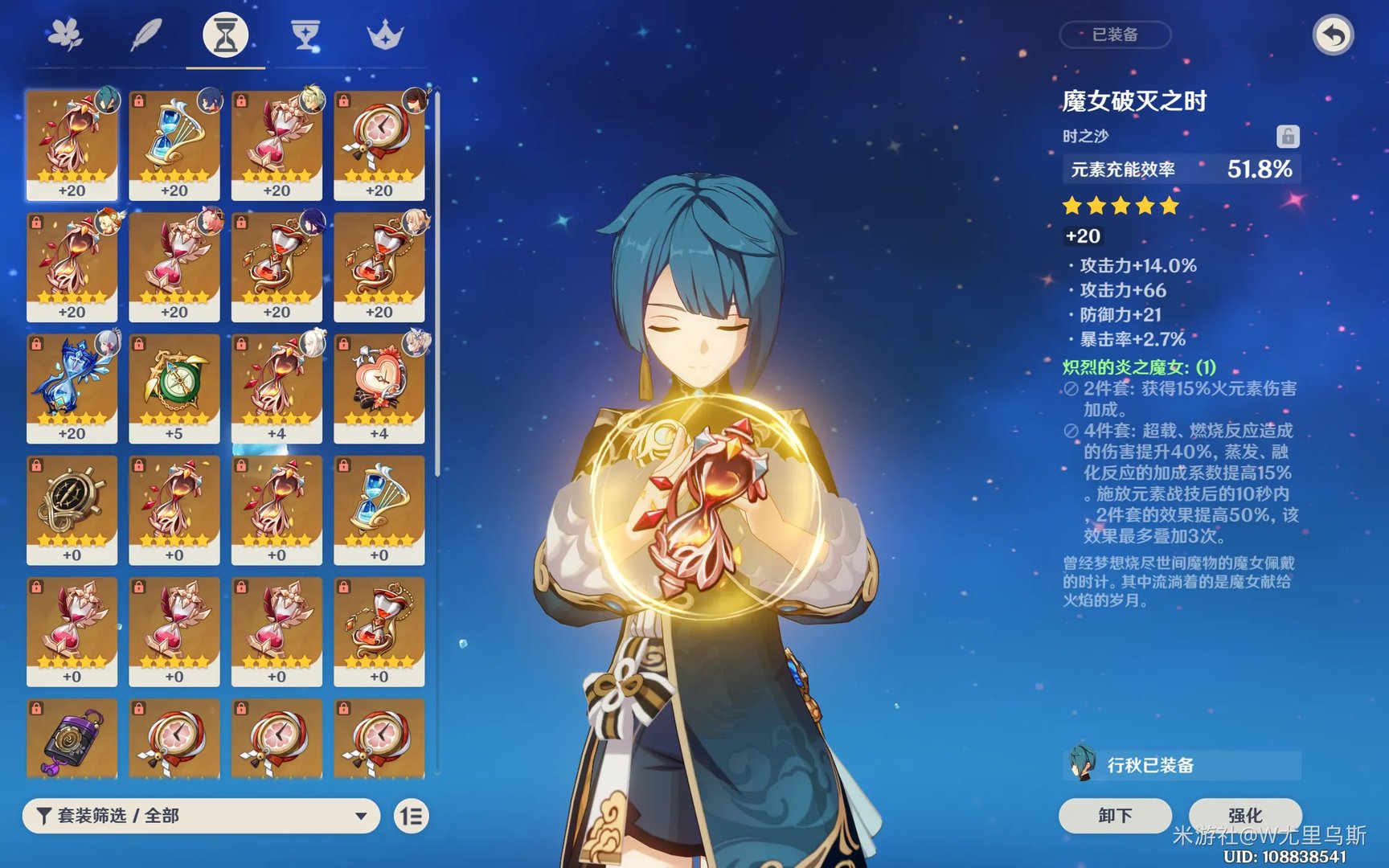Screen dimensions: 1389x868
Task: Switch to the currently underlined sands tab
Action: tap(224, 34)
